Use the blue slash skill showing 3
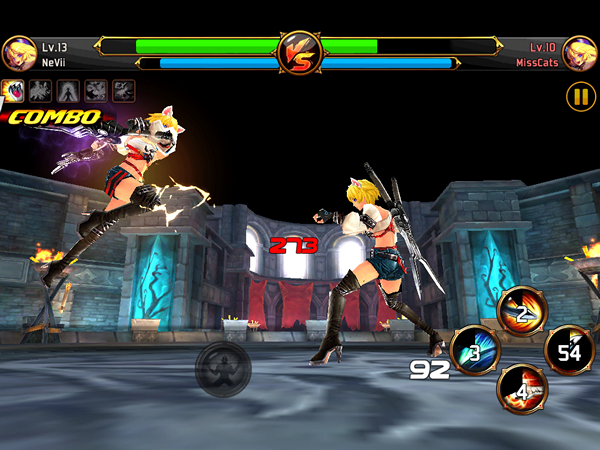The width and height of the screenshot is (600, 450). (x=474, y=349)
